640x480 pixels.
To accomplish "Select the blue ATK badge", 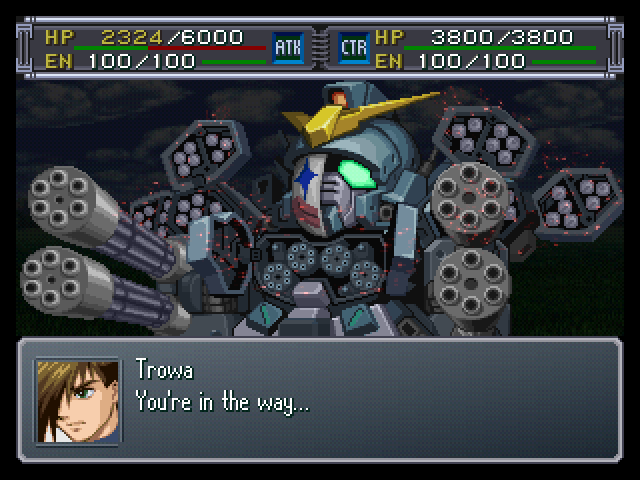I will tap(288, 47).
